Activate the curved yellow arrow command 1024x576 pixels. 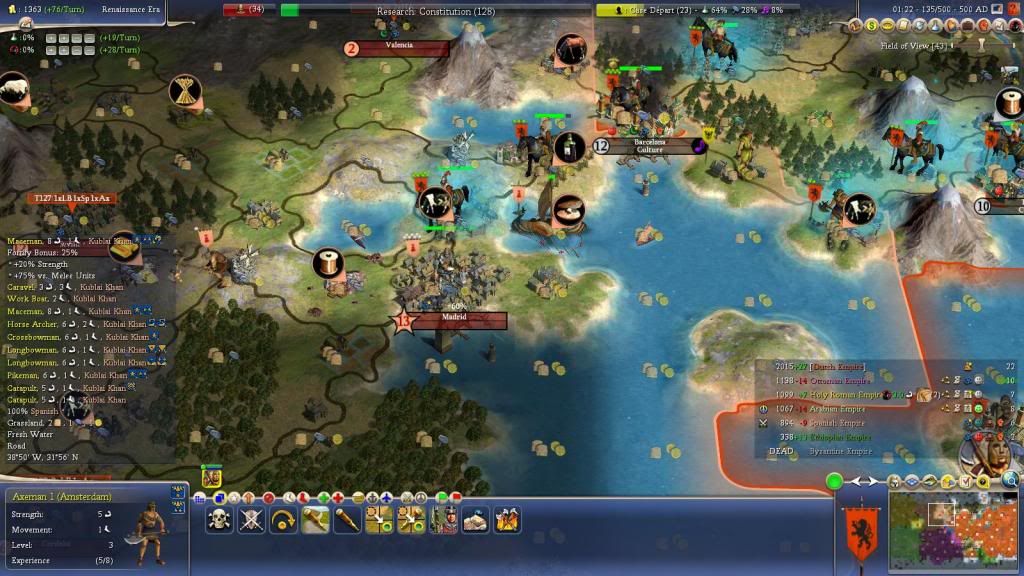[284, 519]
